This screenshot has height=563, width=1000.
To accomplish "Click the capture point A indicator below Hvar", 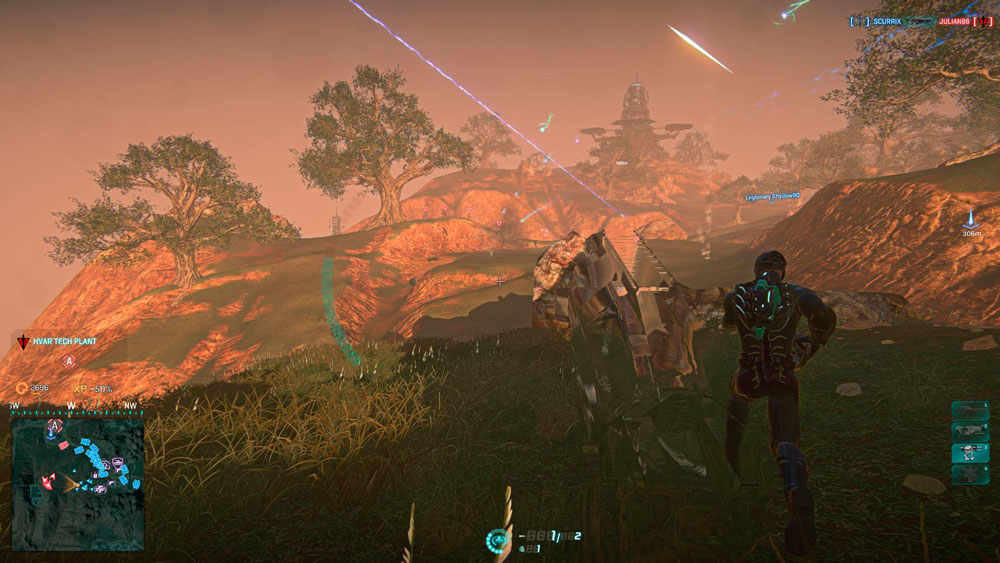I will (69, 361).
